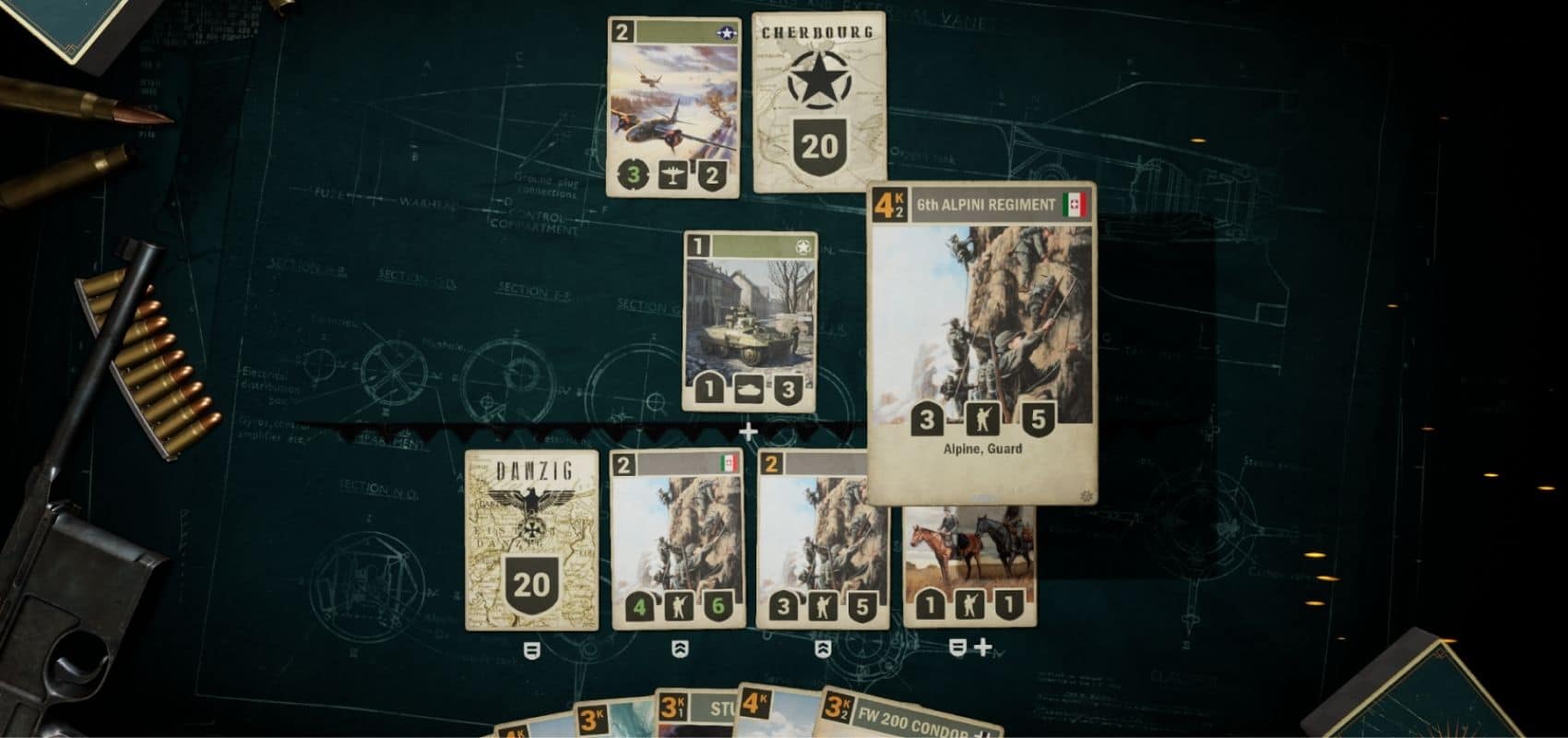The height and width of the screenshot is (738, 1568).
Task: Expand the chevron icon below the 3/5 infantry card
Action: 824,649
